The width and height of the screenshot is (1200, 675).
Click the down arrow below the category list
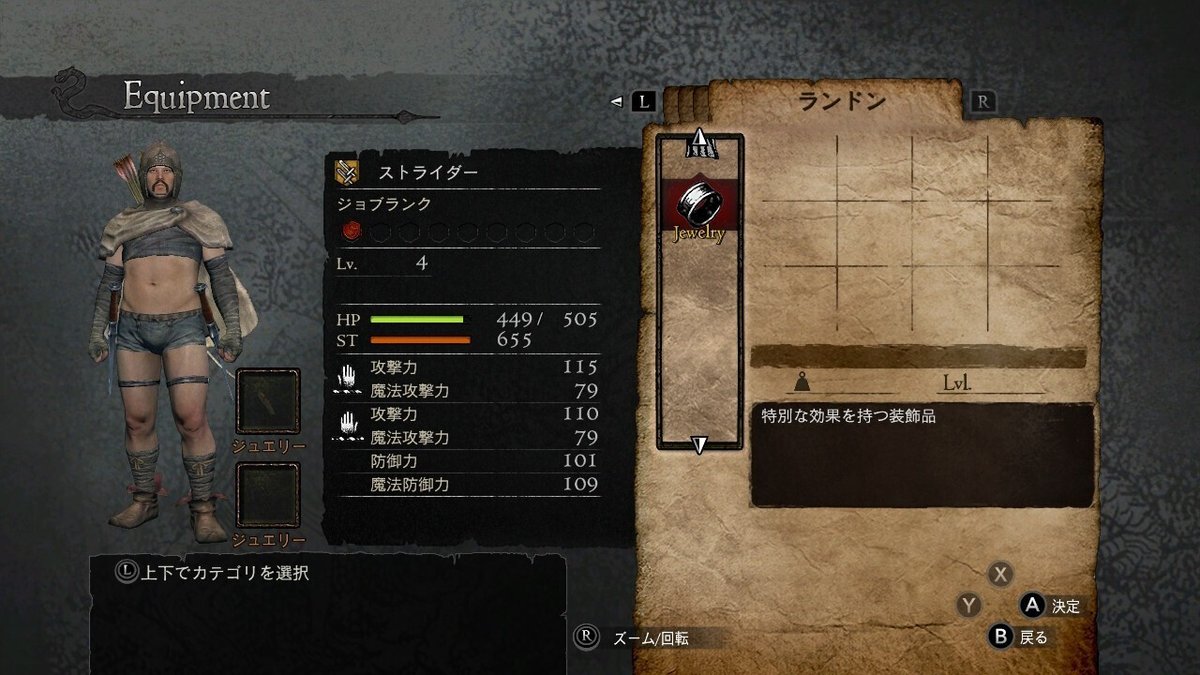(700, 445)
